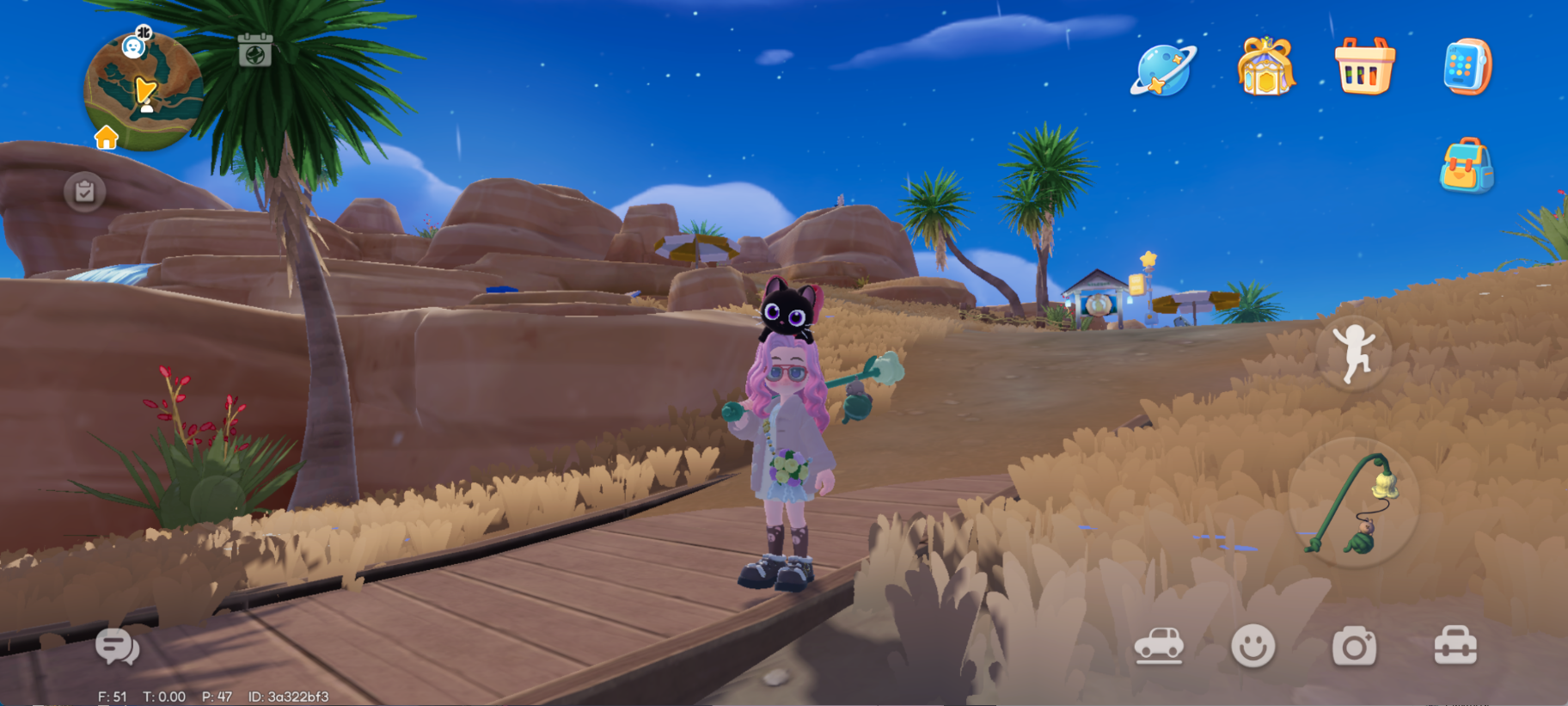Screen dimensions: 1568x706
Task: Tap the jump action button
Action: coord(1354,353)
